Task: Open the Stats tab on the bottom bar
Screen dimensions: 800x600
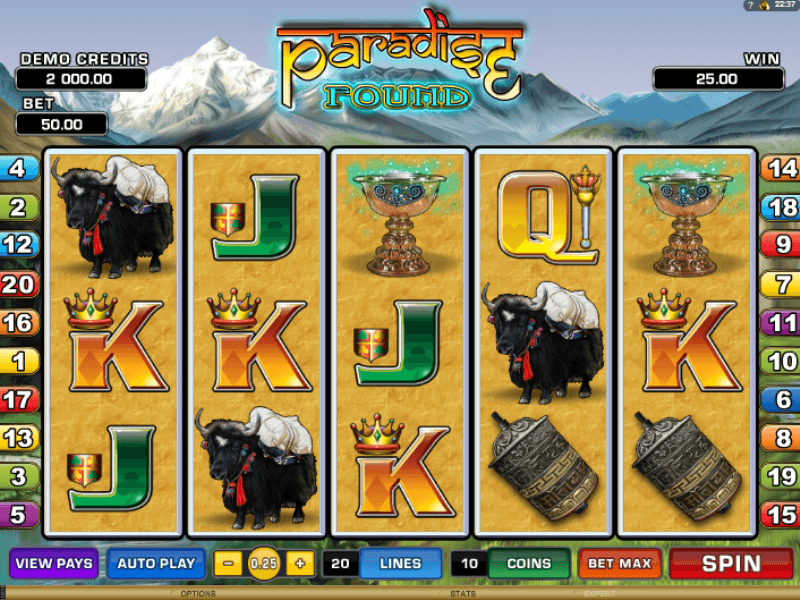Action: coord(462,594)
